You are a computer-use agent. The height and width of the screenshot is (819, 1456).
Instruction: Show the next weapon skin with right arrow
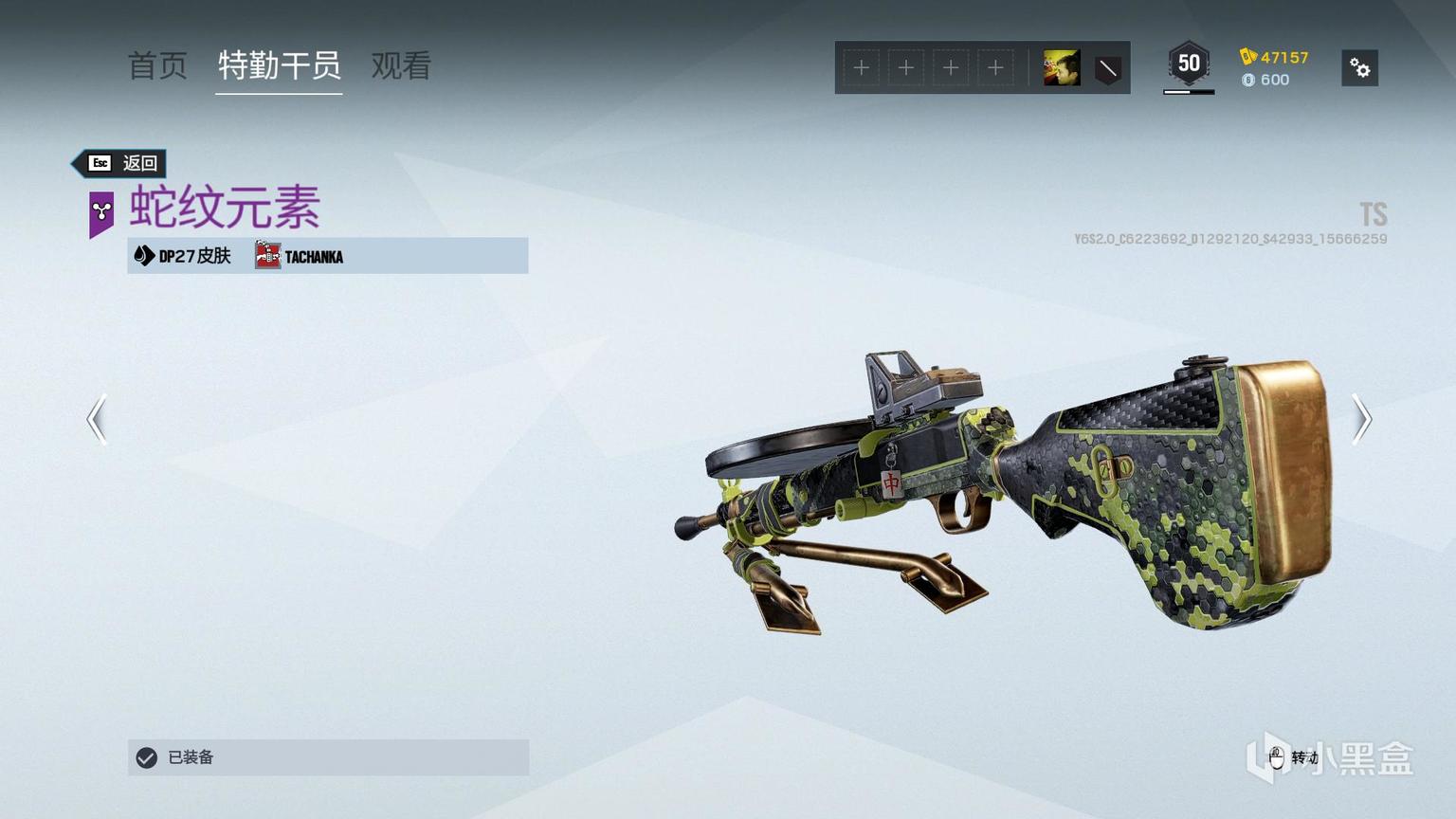point(1361,419)
